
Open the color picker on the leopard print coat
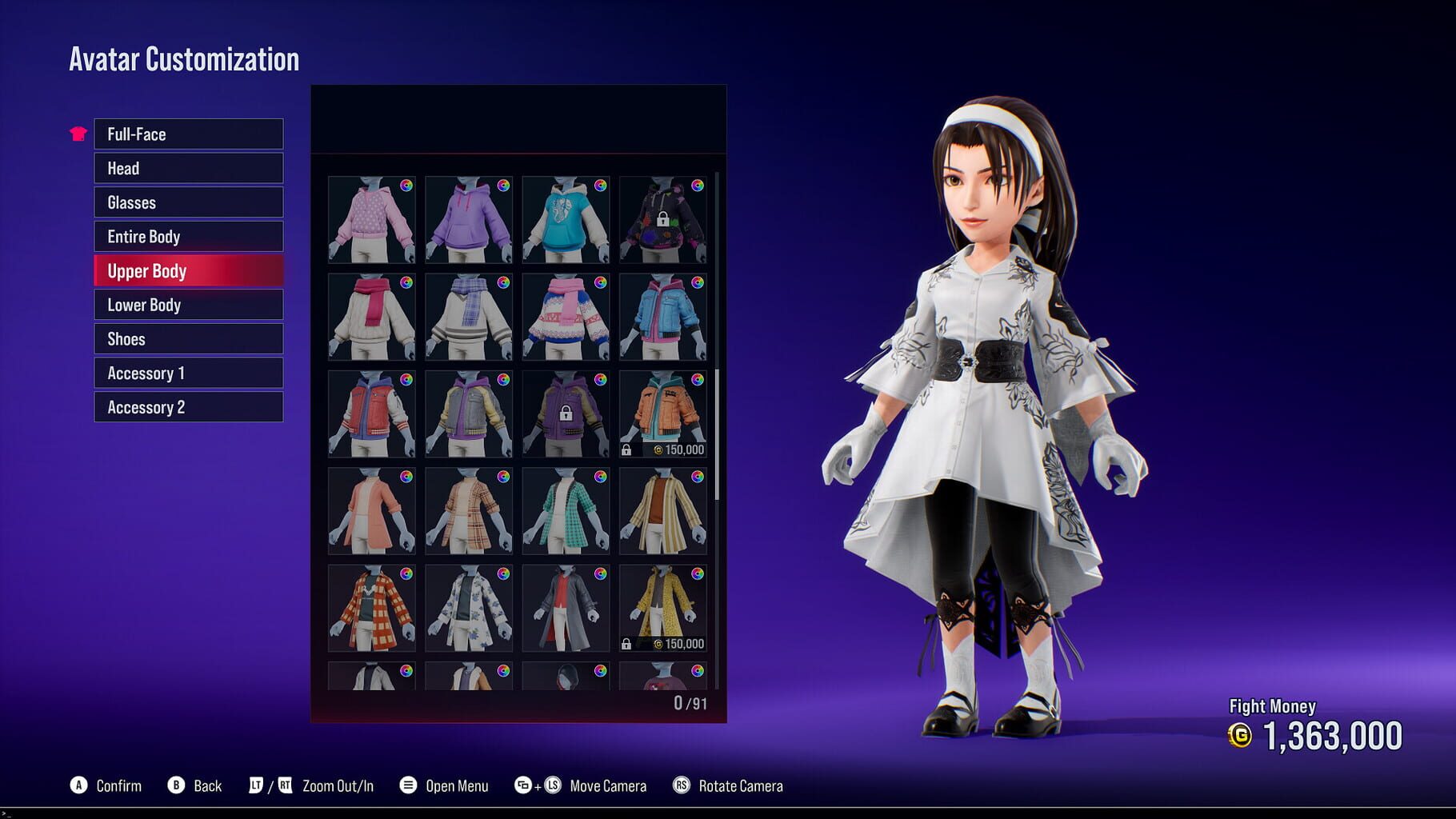pos(699,574)
